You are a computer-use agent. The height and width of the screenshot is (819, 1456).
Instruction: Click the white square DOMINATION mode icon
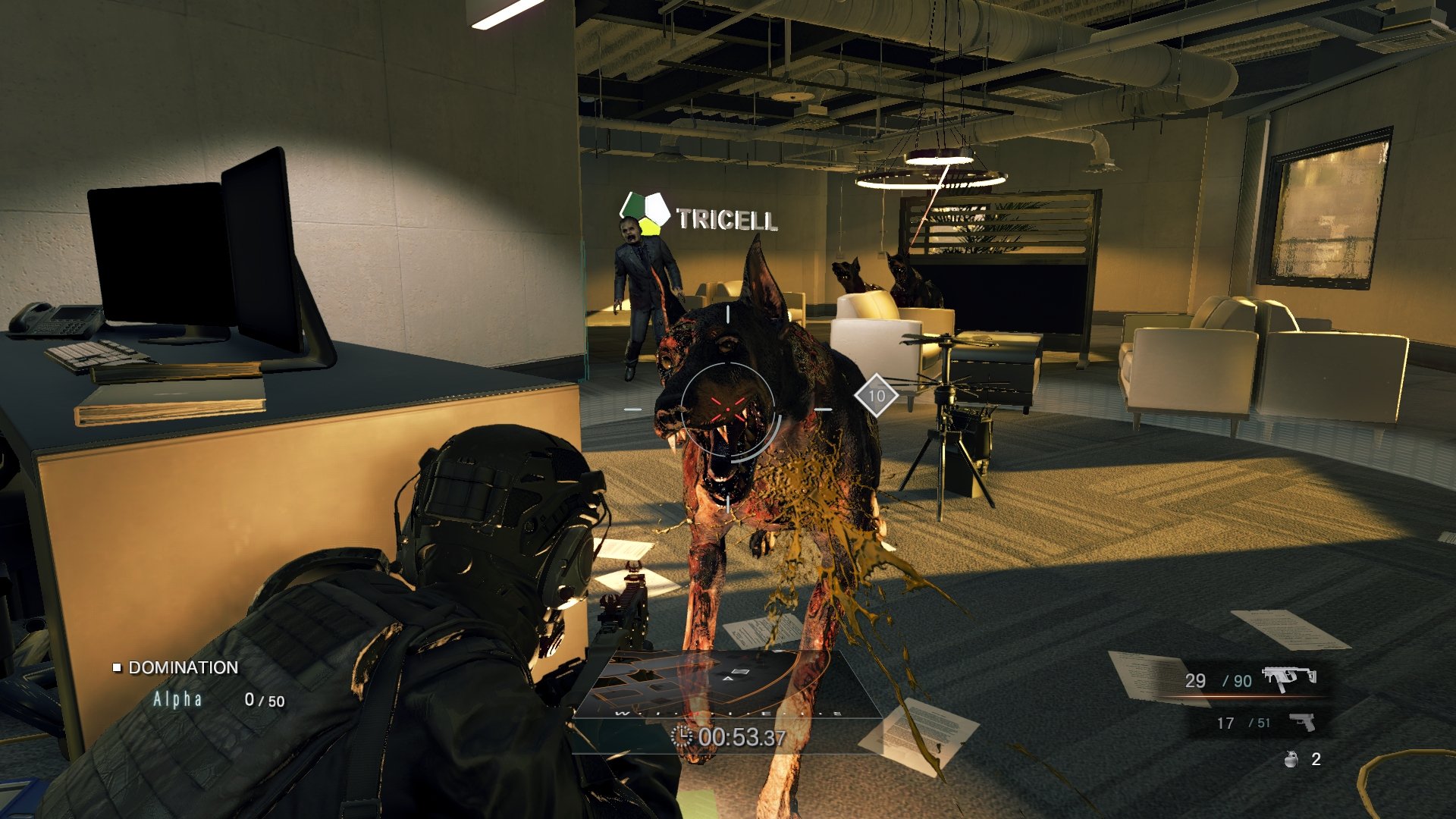tap(117, 669)
